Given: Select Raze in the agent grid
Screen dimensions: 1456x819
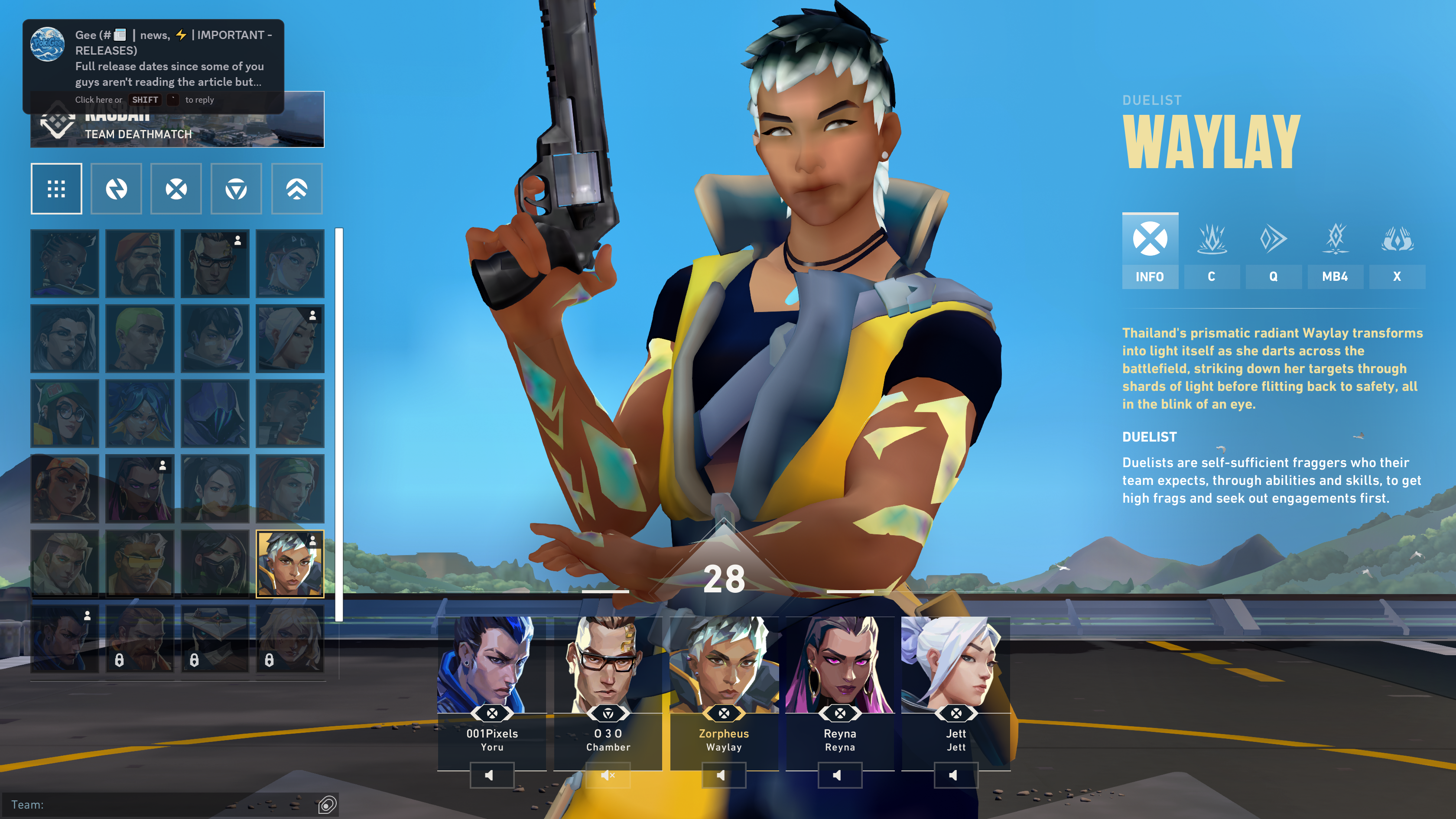Looking at the screenshot, I should coord(65,488).
